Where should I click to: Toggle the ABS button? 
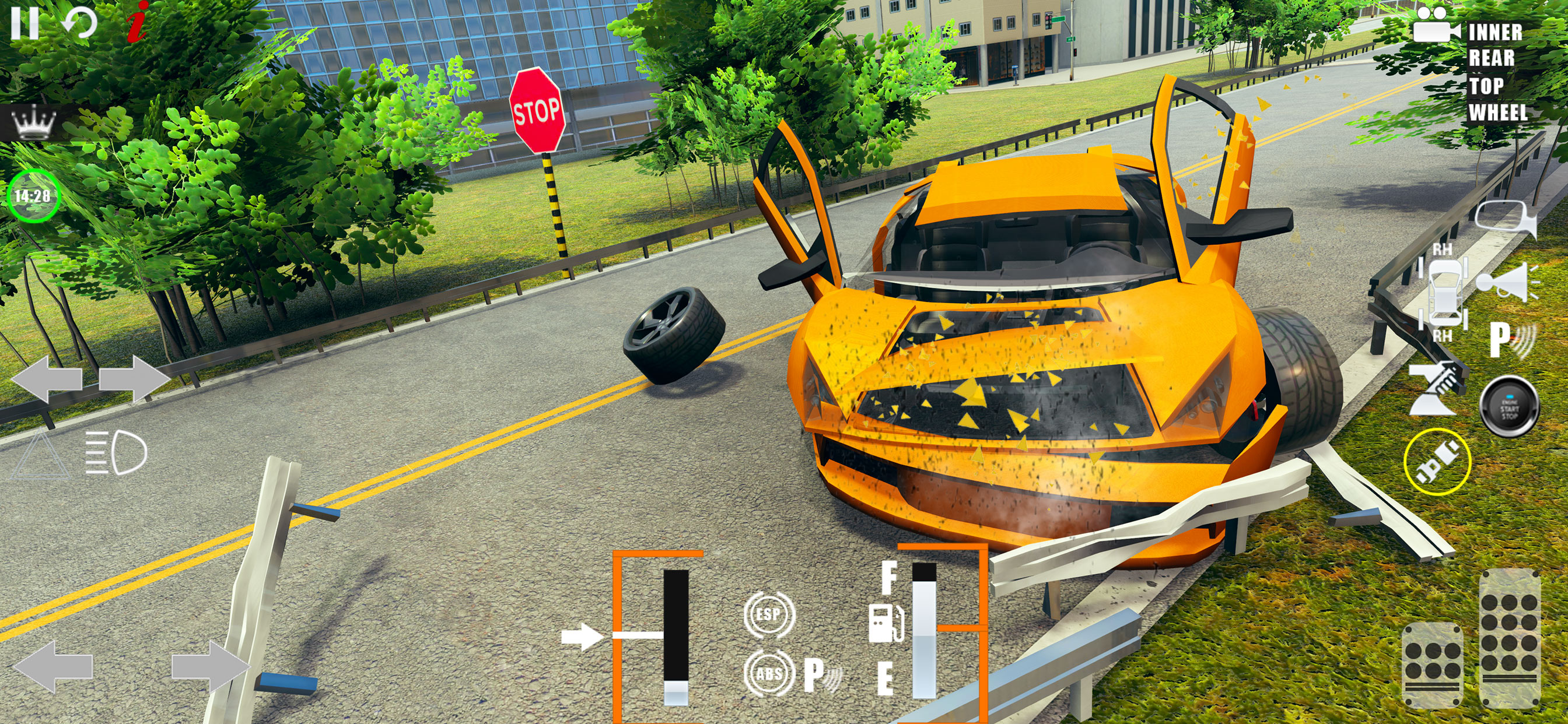[x=769, y=673]
